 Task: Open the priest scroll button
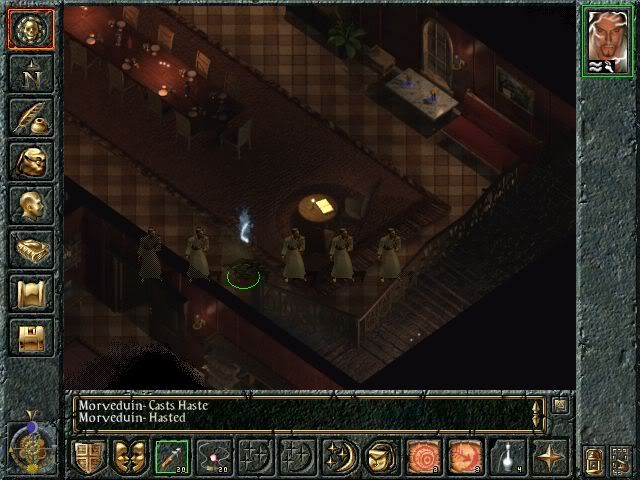30,294
